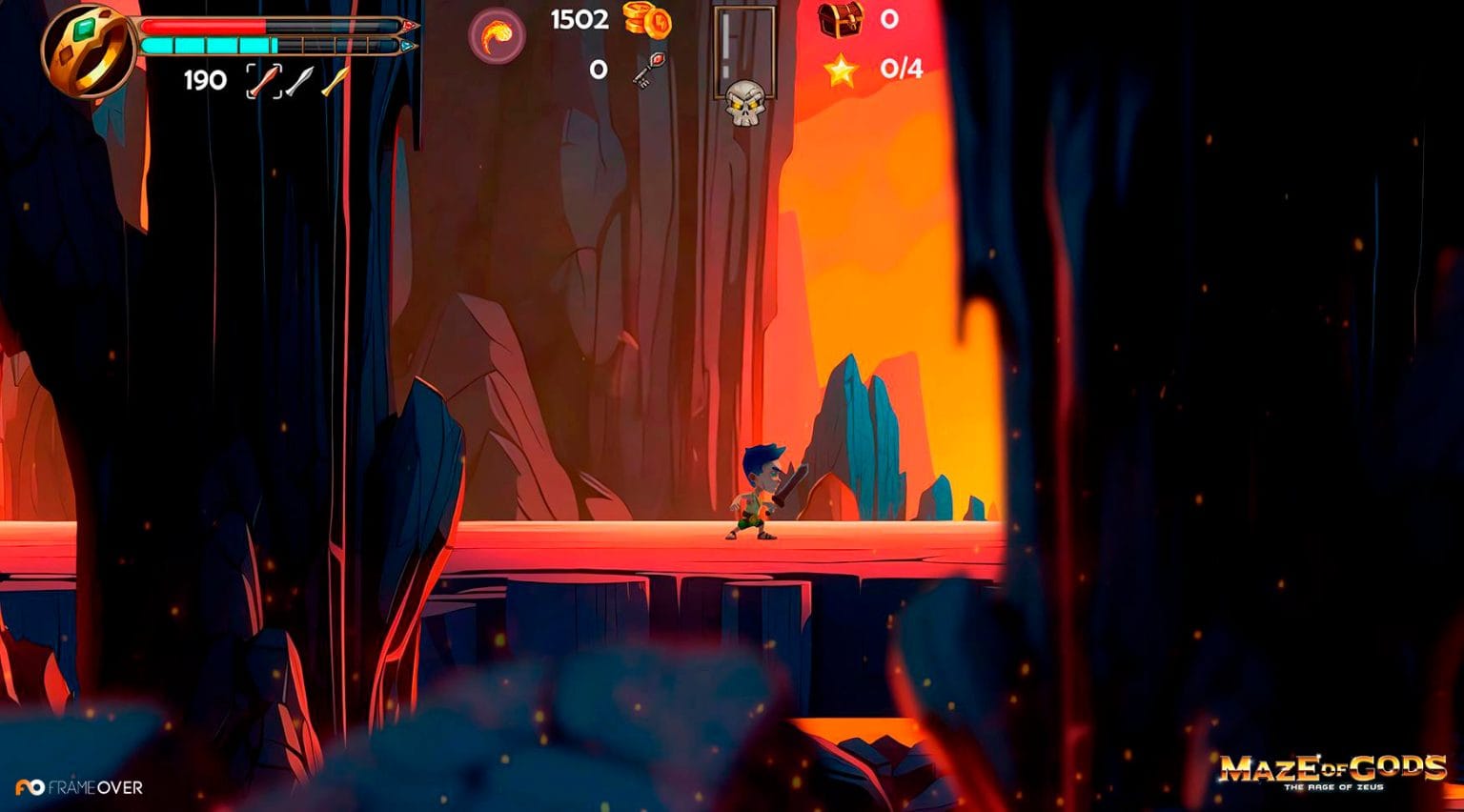Activate the fiery feather ability
1464x812 pixels.
tap(497, 36)
